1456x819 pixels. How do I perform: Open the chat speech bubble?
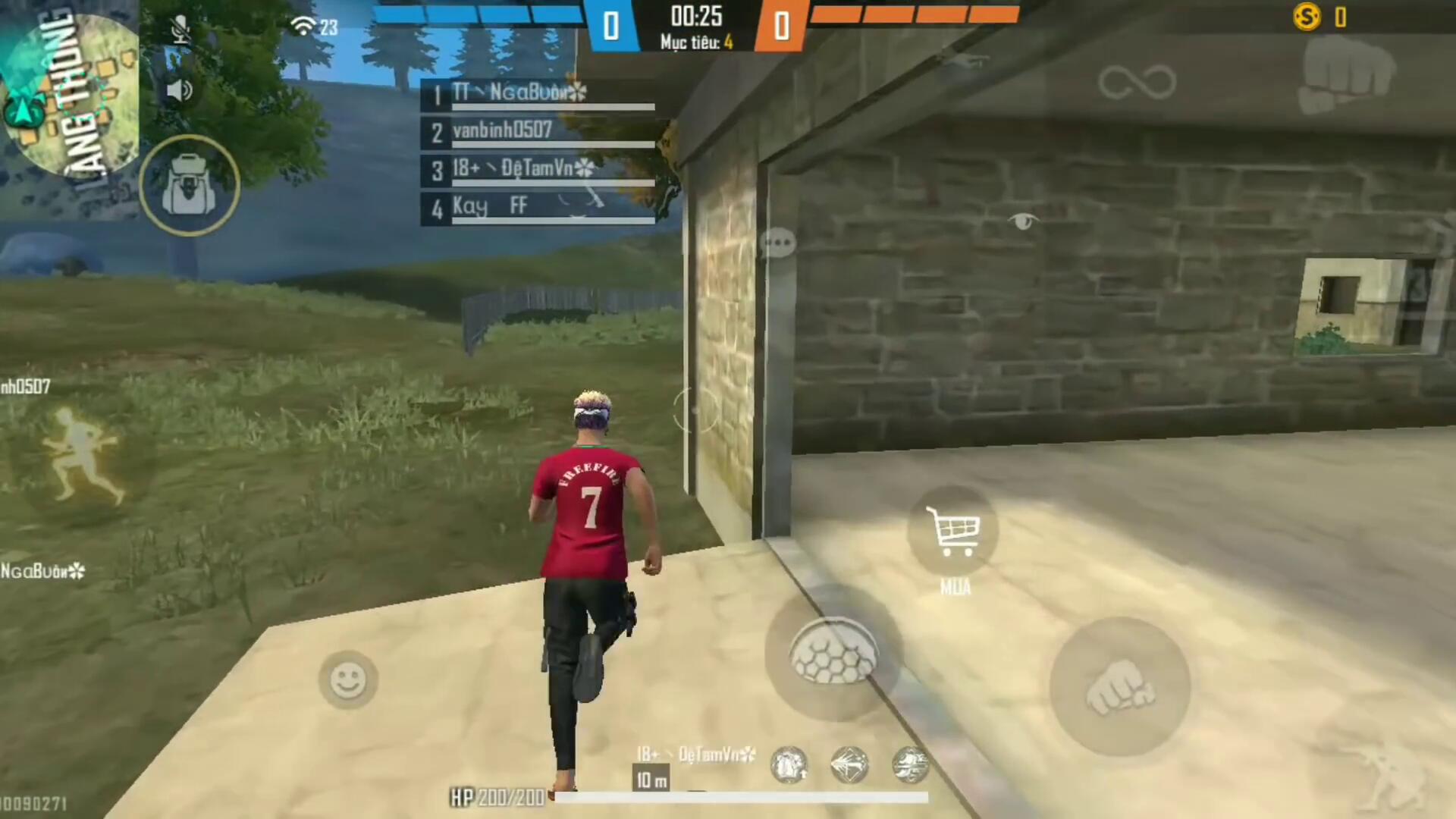click(x=778, y=243)
